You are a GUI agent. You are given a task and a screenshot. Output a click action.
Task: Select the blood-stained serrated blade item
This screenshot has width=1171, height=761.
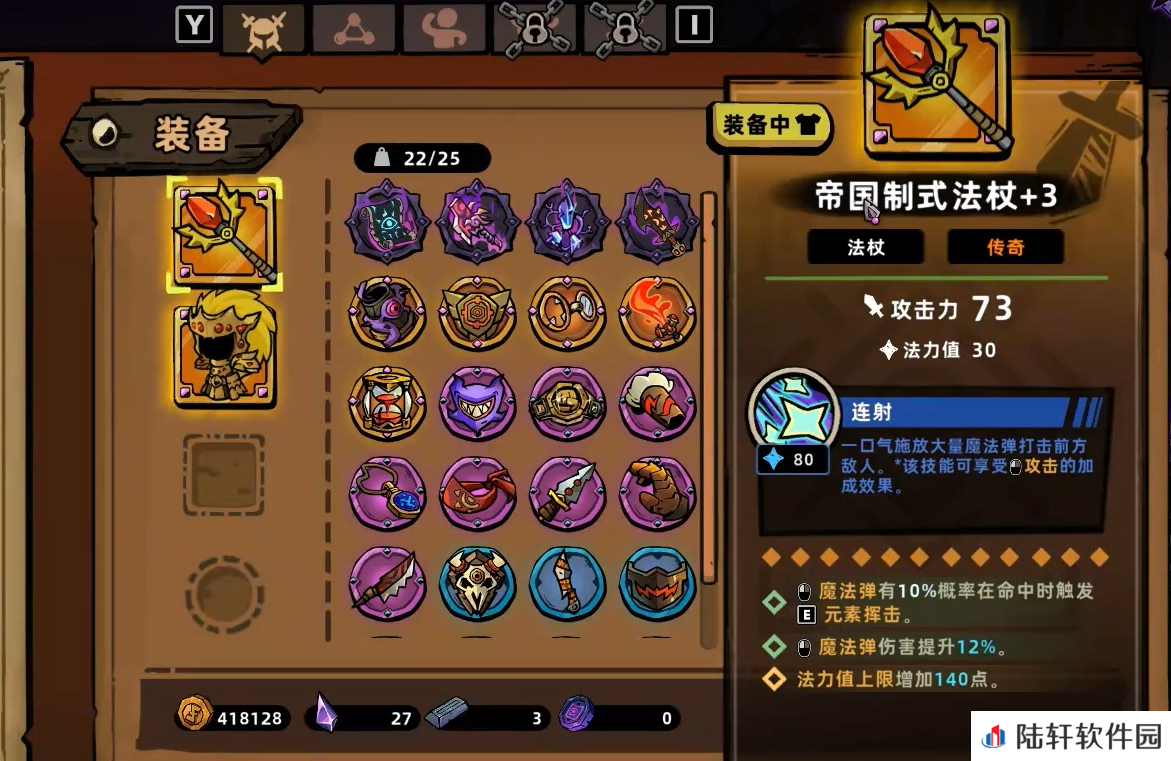[387, 582]
